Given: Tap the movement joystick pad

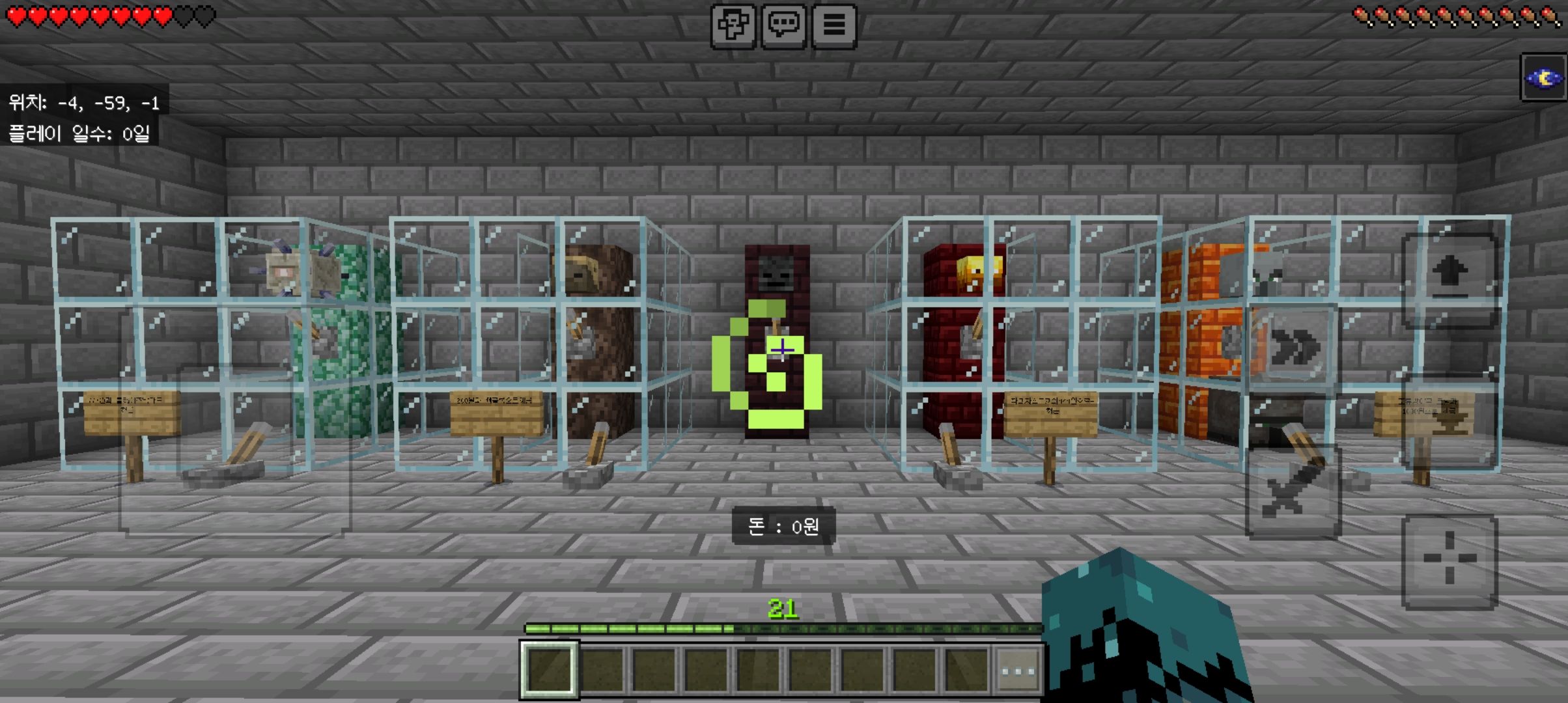Looking at the screenshot, I should pyautogui.click(x=234, y=449).
